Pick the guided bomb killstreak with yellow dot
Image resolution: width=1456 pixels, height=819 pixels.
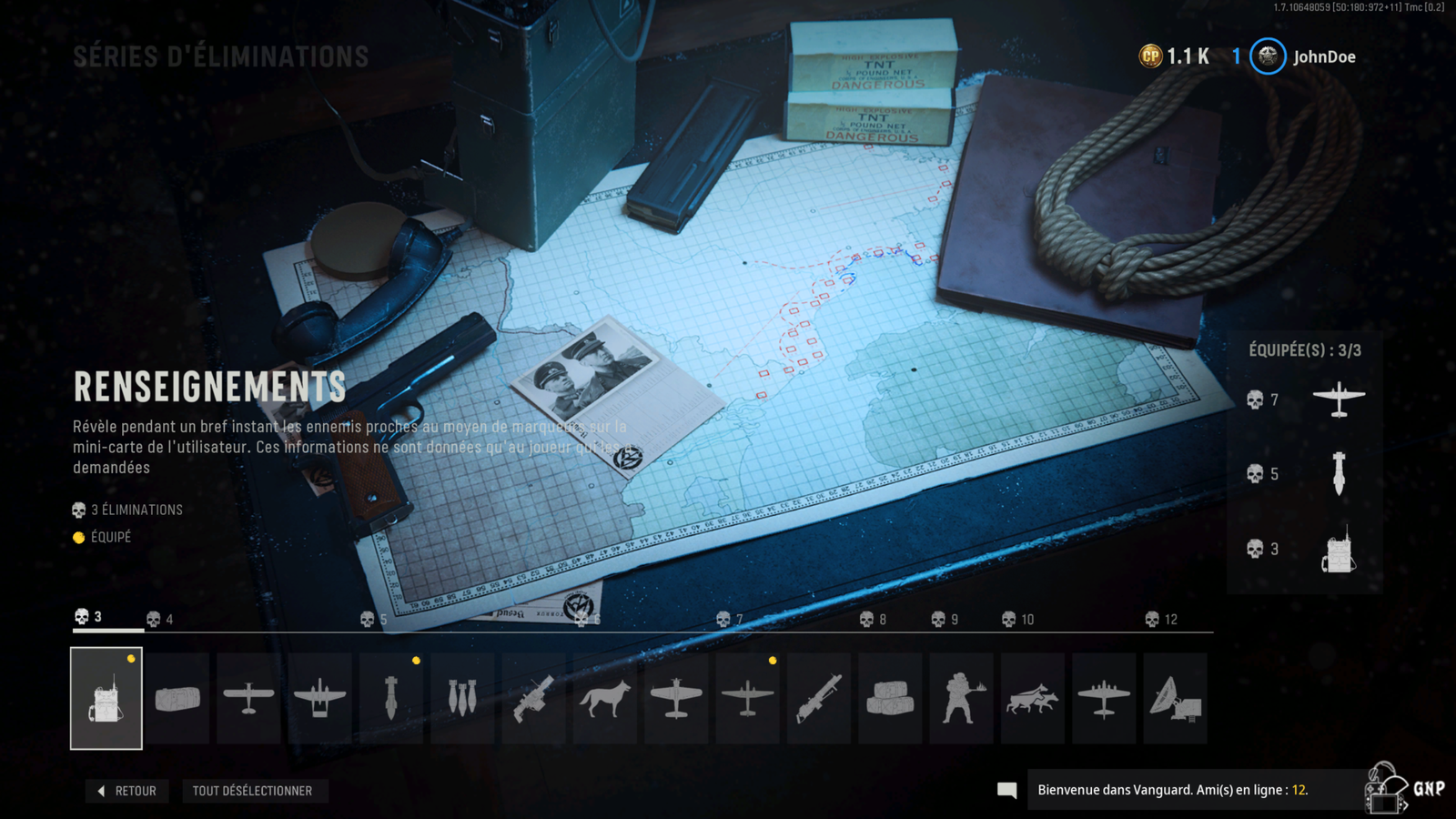click(x=391, y=698)
